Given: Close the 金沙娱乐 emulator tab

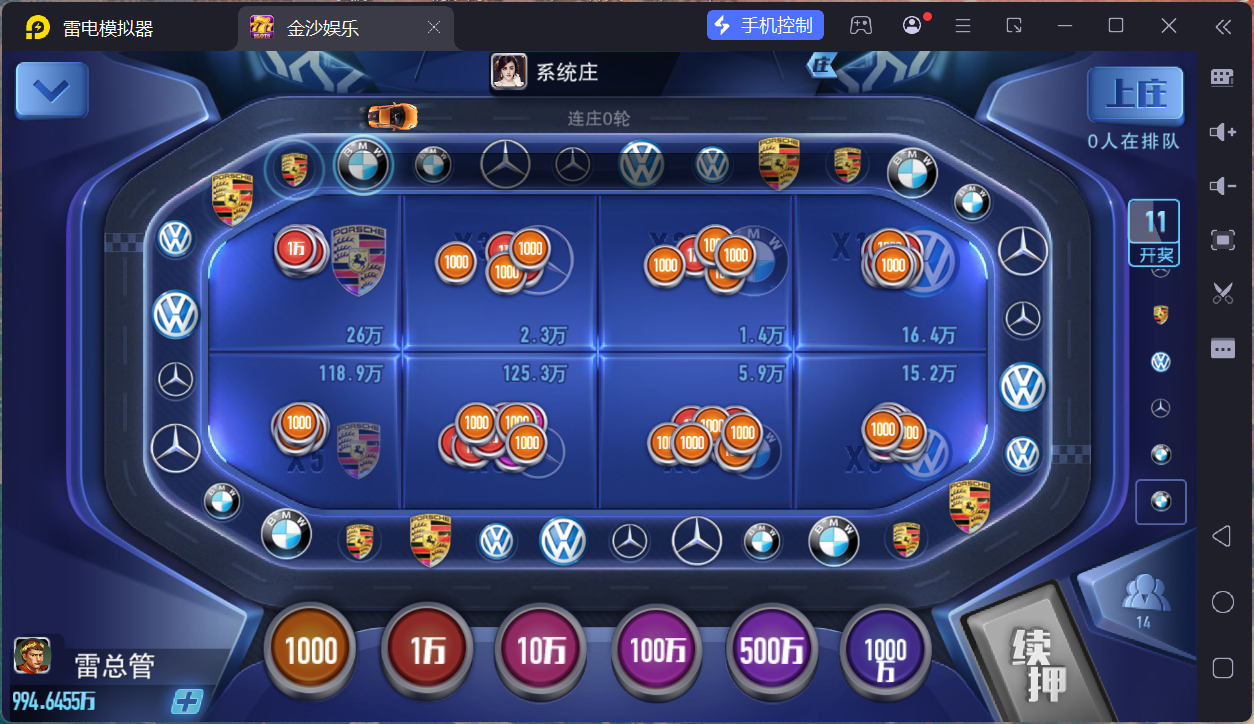Looking at the screenshot, I should [434, 28].
